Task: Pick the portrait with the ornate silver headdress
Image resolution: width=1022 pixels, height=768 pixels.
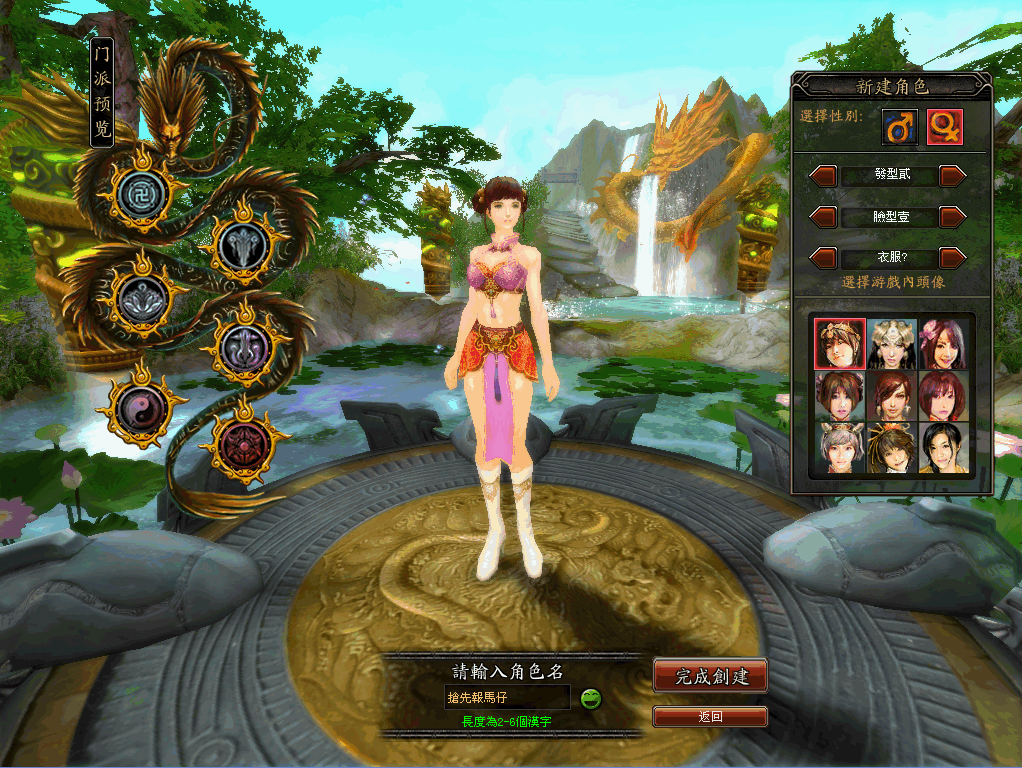Action: [891, 344]
